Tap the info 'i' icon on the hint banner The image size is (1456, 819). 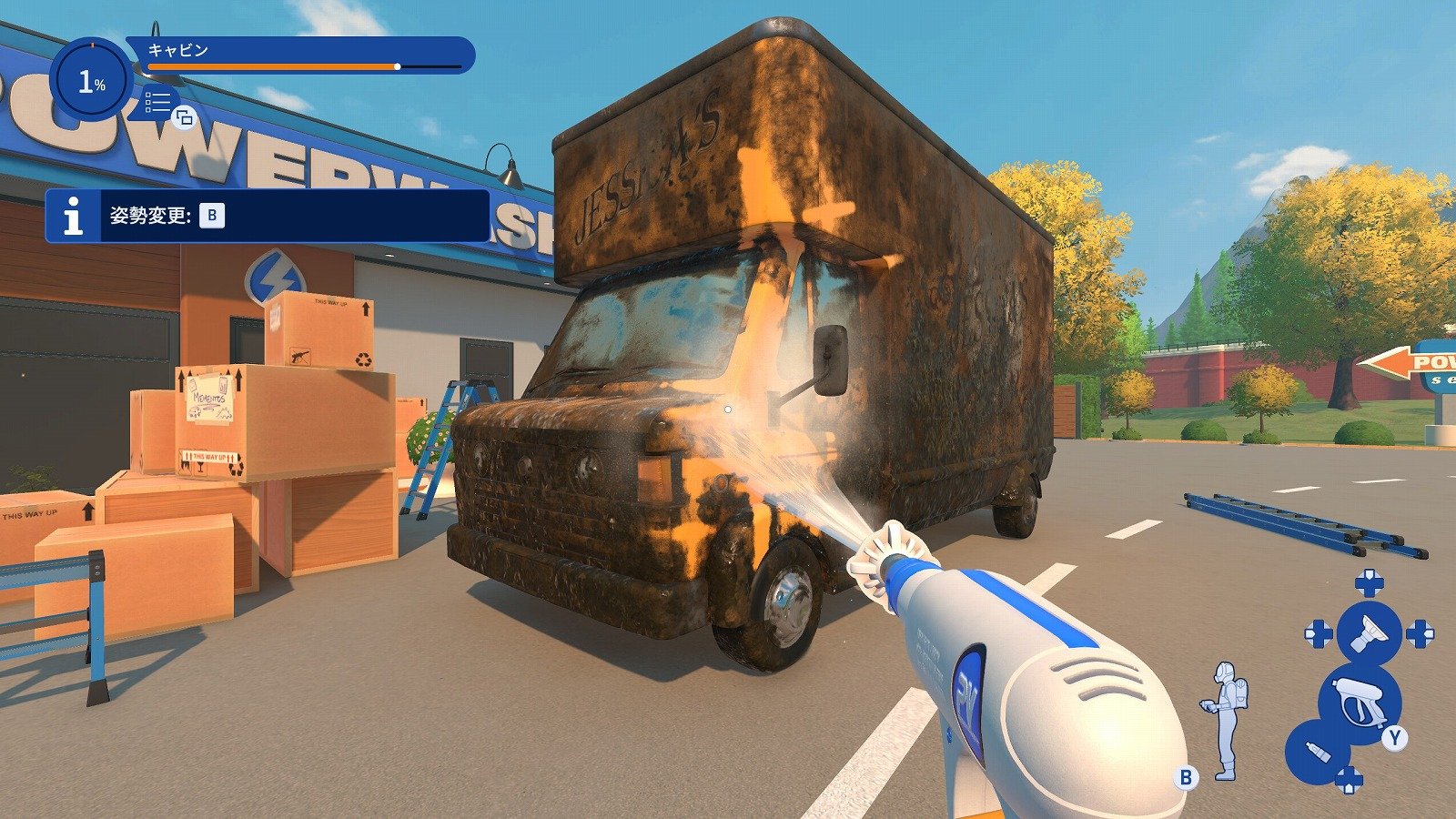[73, 215]
